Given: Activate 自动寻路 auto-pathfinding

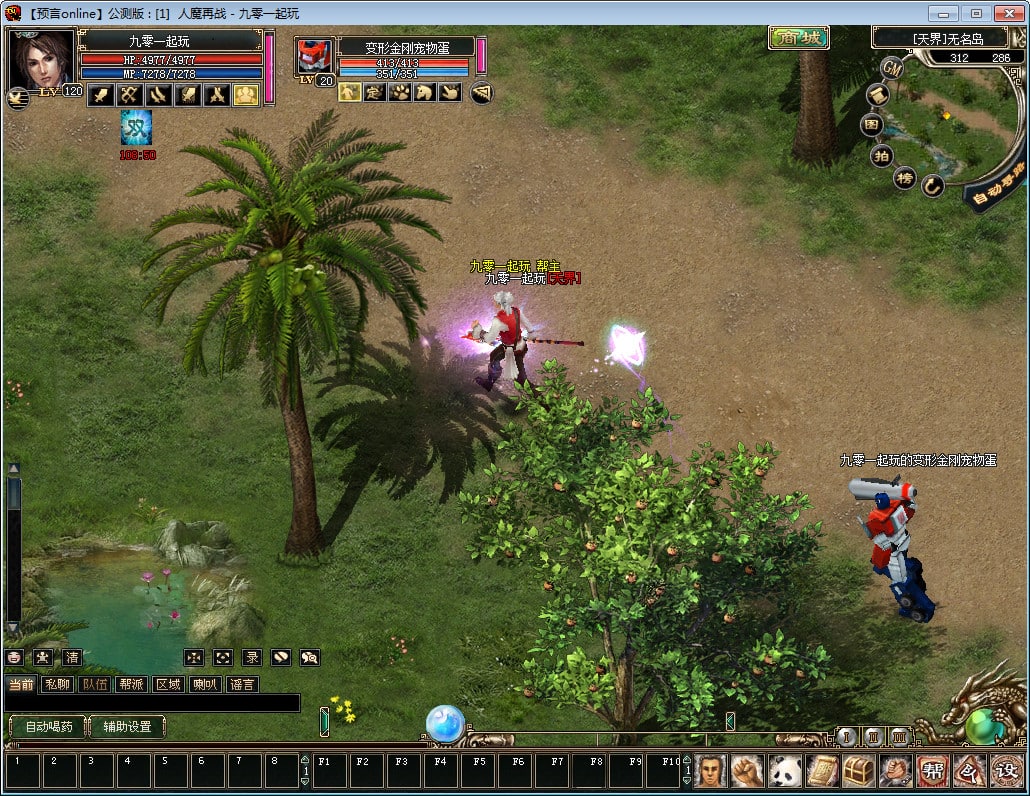Looking at the screenshot, I should (996, 184).
